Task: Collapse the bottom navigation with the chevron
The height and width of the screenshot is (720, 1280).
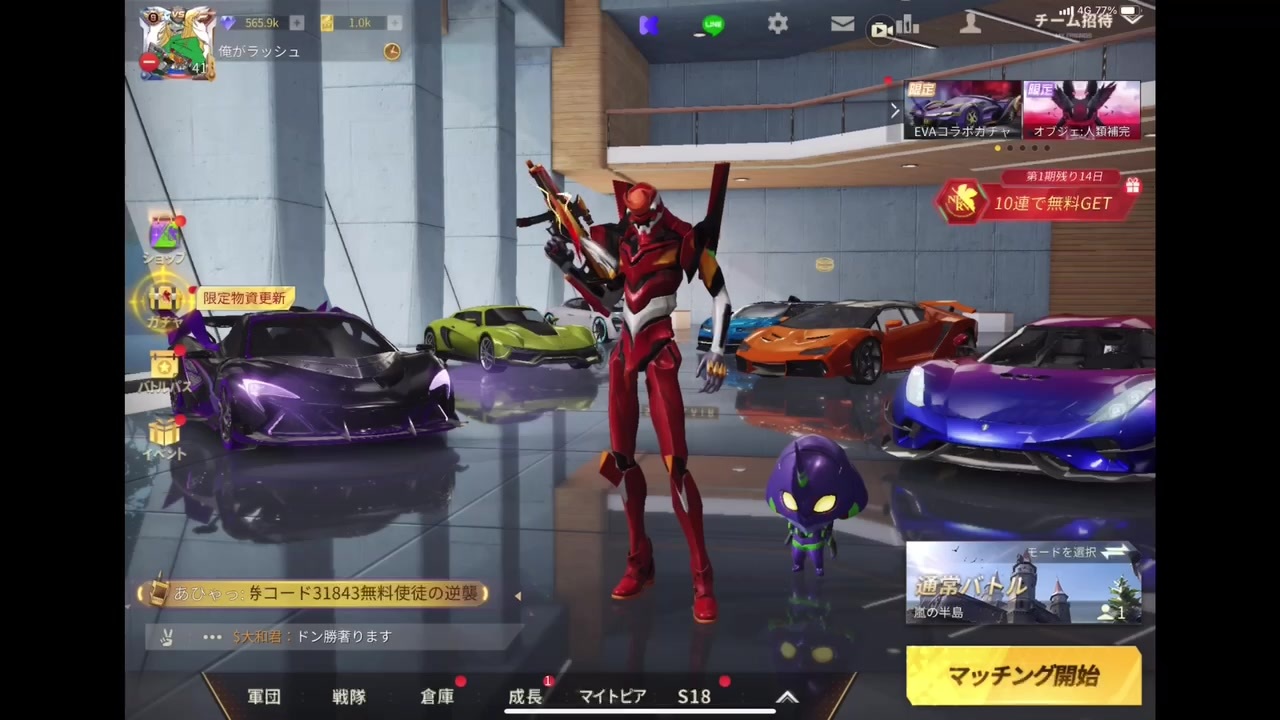Action: click(x=787, y=697)
